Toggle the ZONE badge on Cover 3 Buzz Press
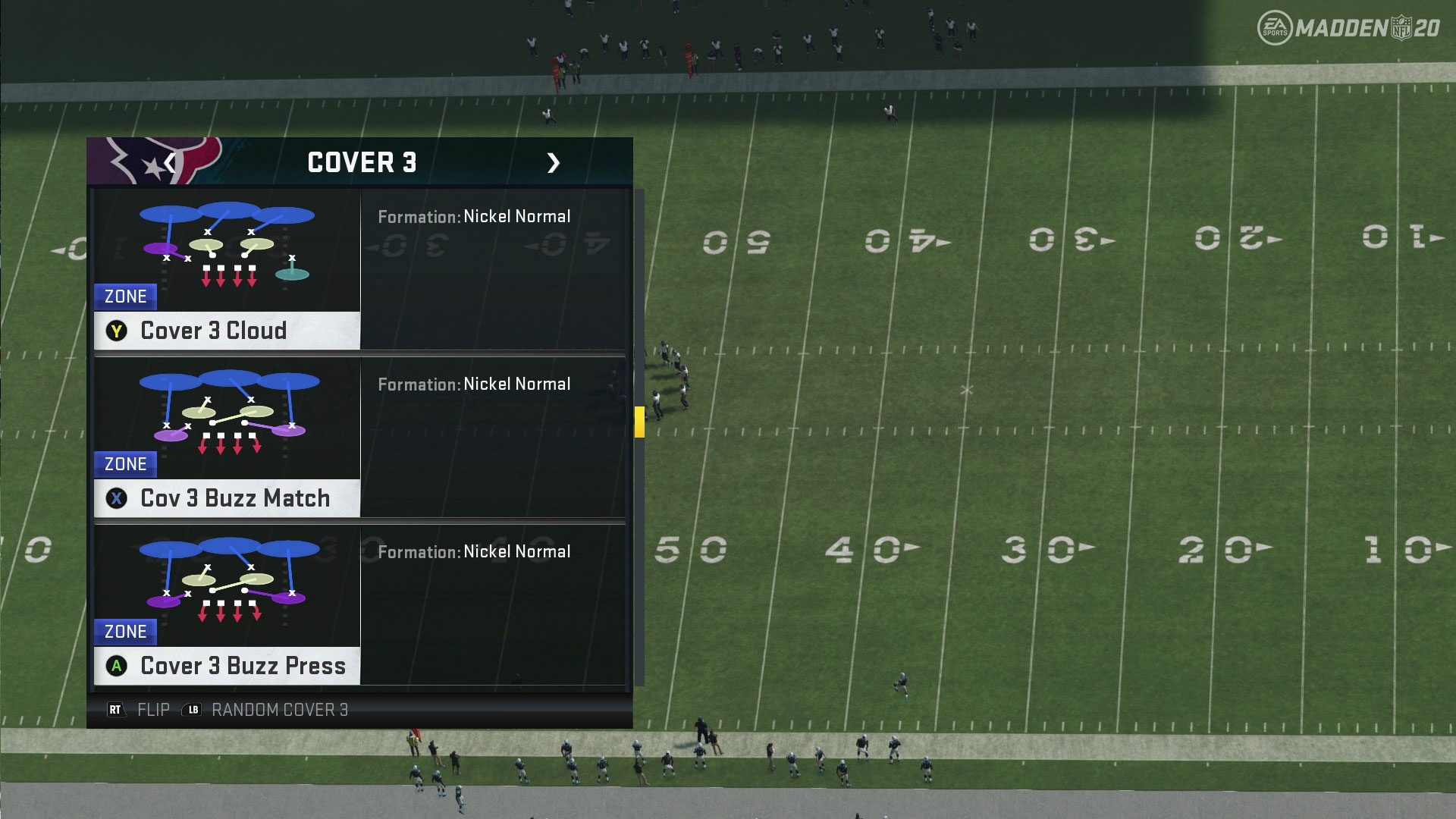Screen dimensions: 1456x819 pos(125,631)
